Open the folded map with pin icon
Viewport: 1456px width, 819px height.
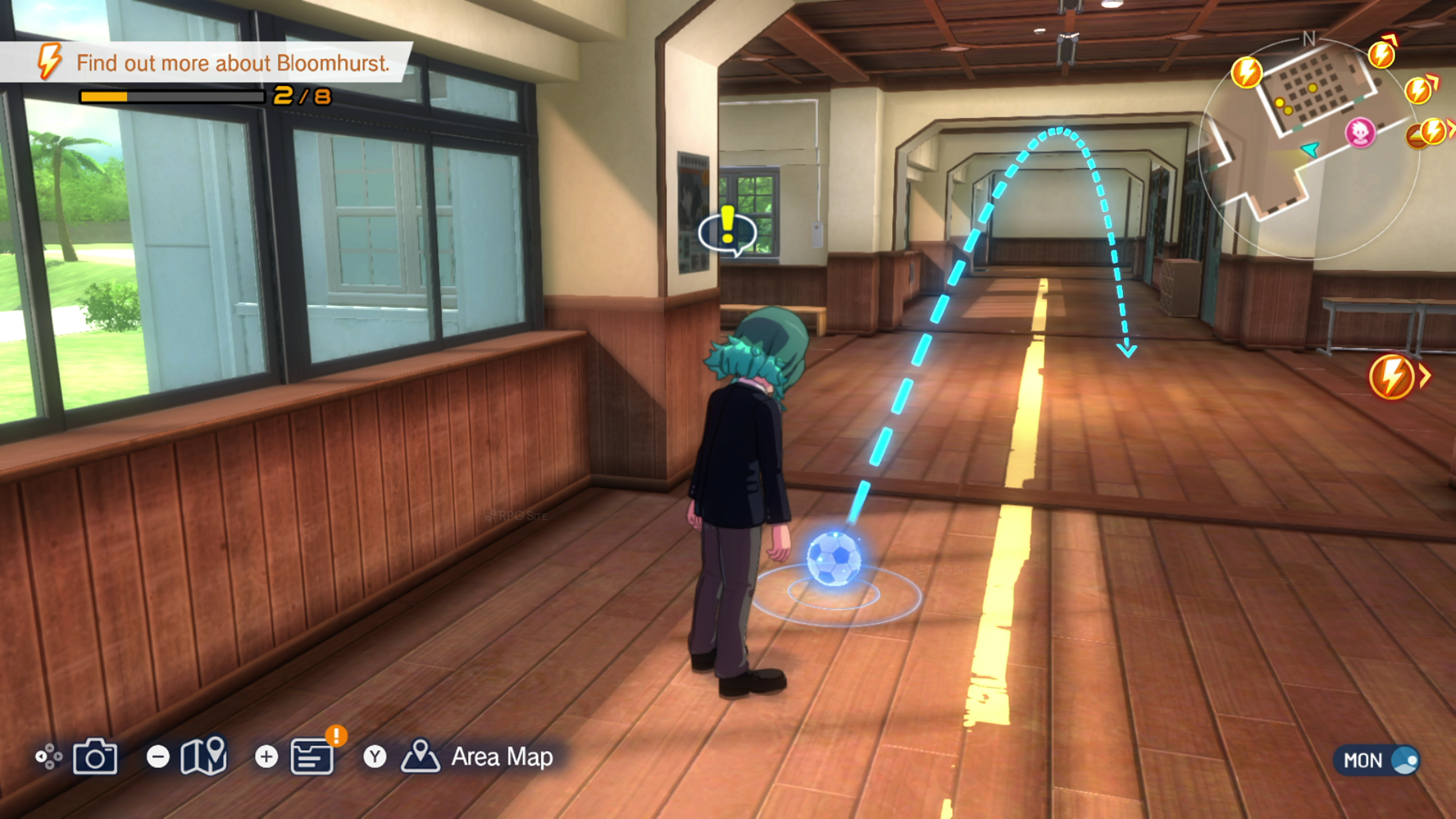coord(204,755)
